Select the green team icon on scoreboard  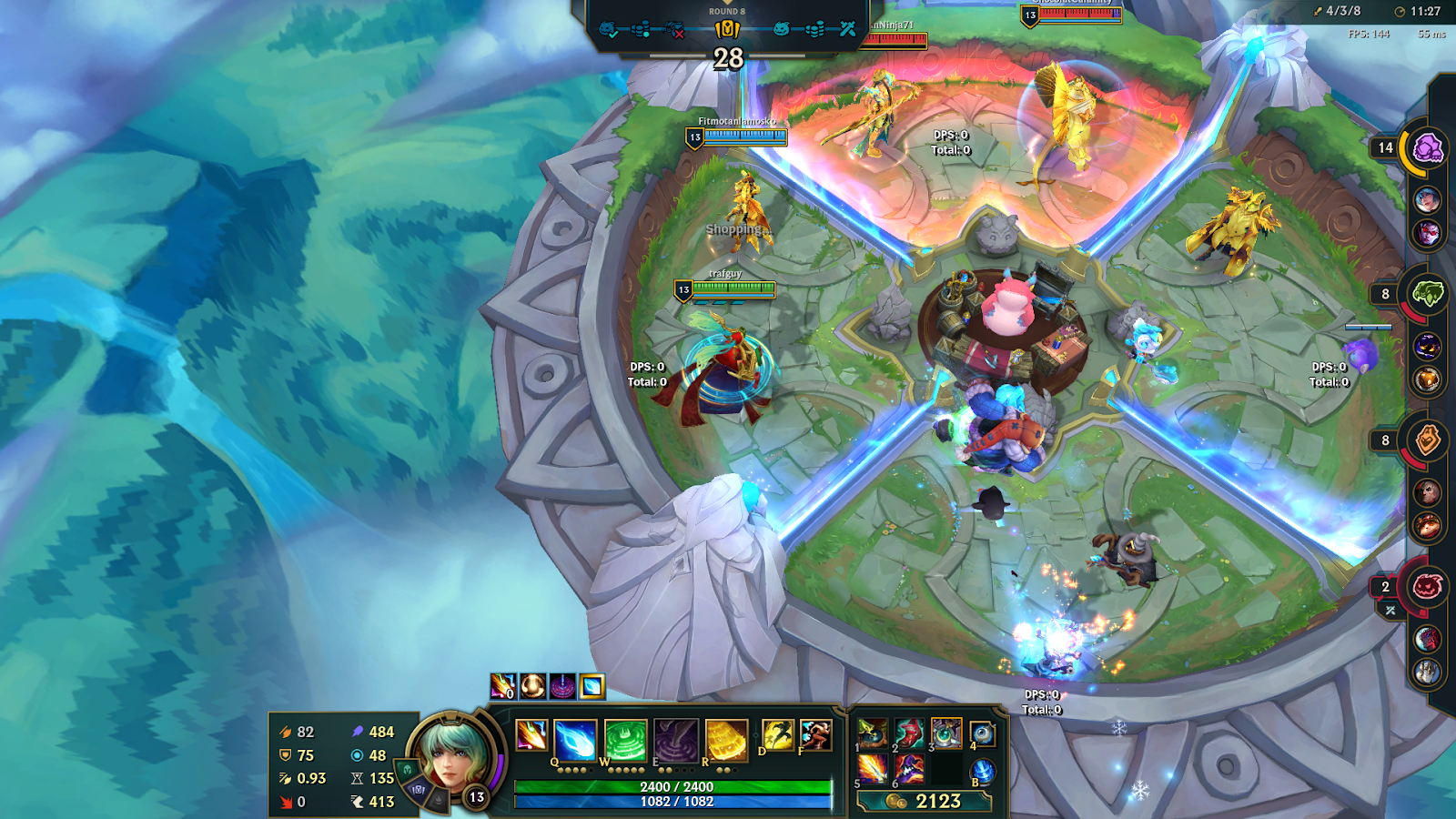1427,294
